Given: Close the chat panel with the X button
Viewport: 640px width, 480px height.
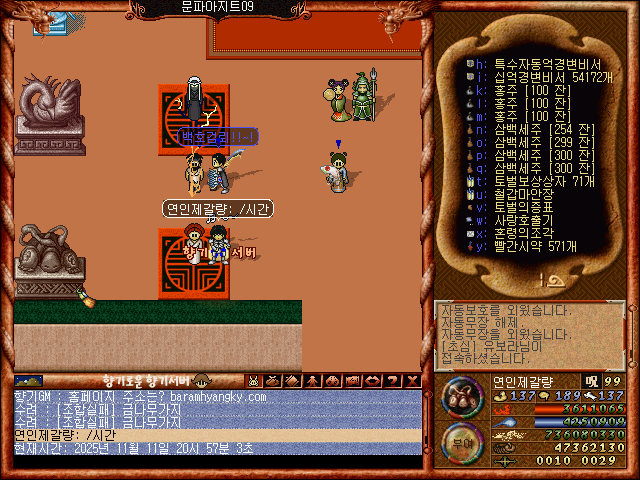Looking at the screenshot, I should point(412,380).
